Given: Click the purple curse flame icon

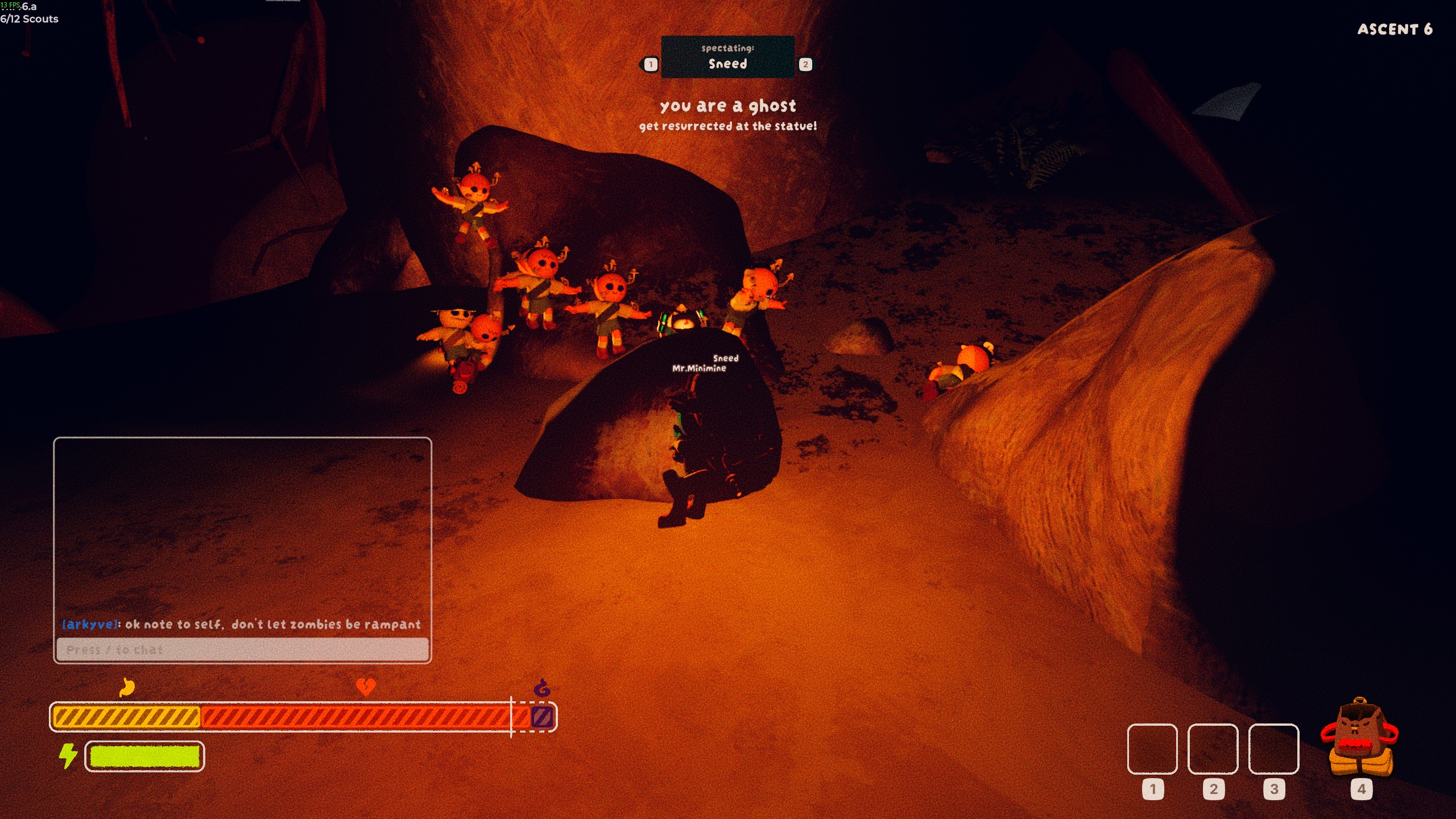Looking at the screenshot, I should [542, 688].
